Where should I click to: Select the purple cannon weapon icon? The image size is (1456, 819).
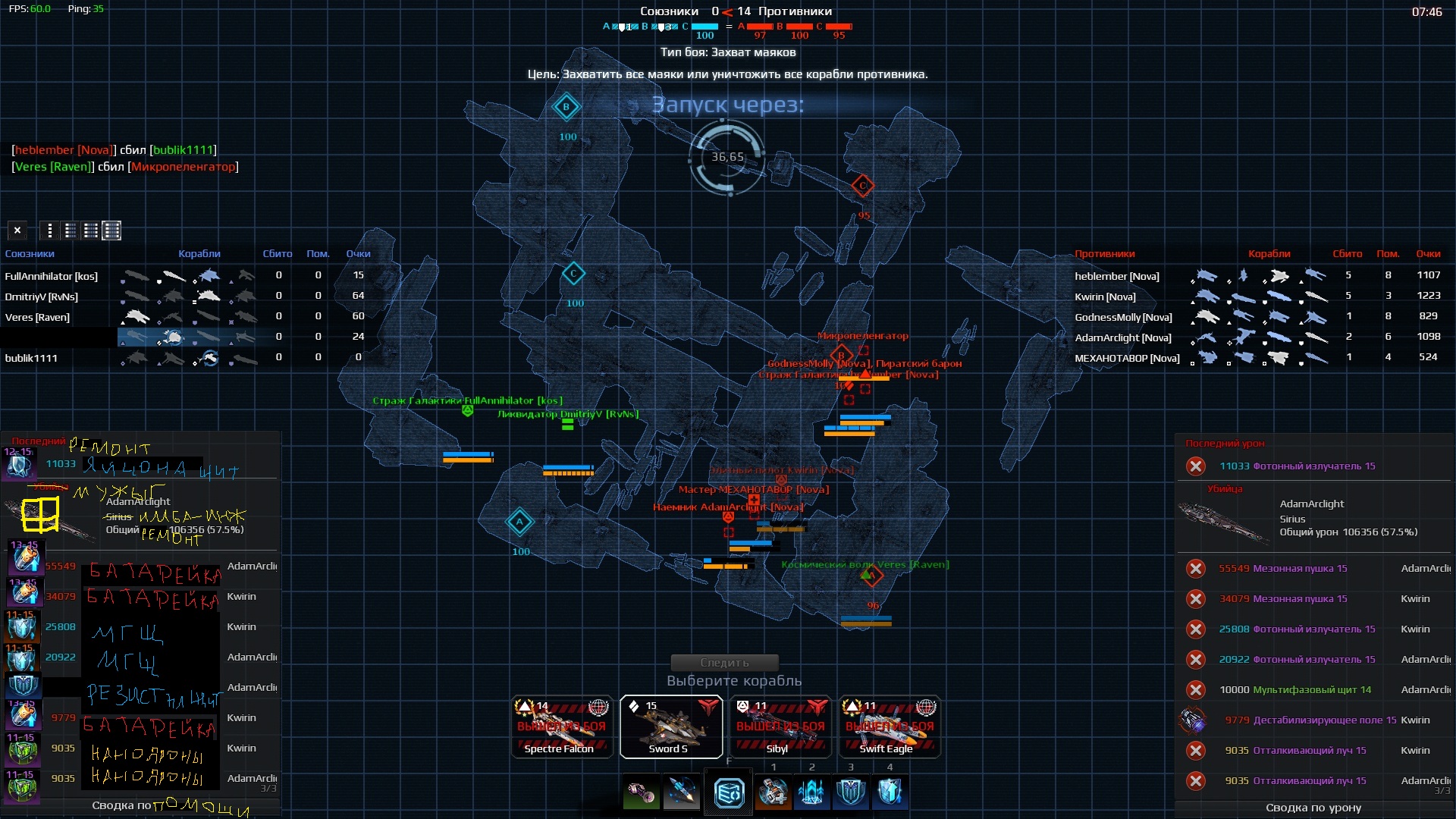[x=642, y=793]
